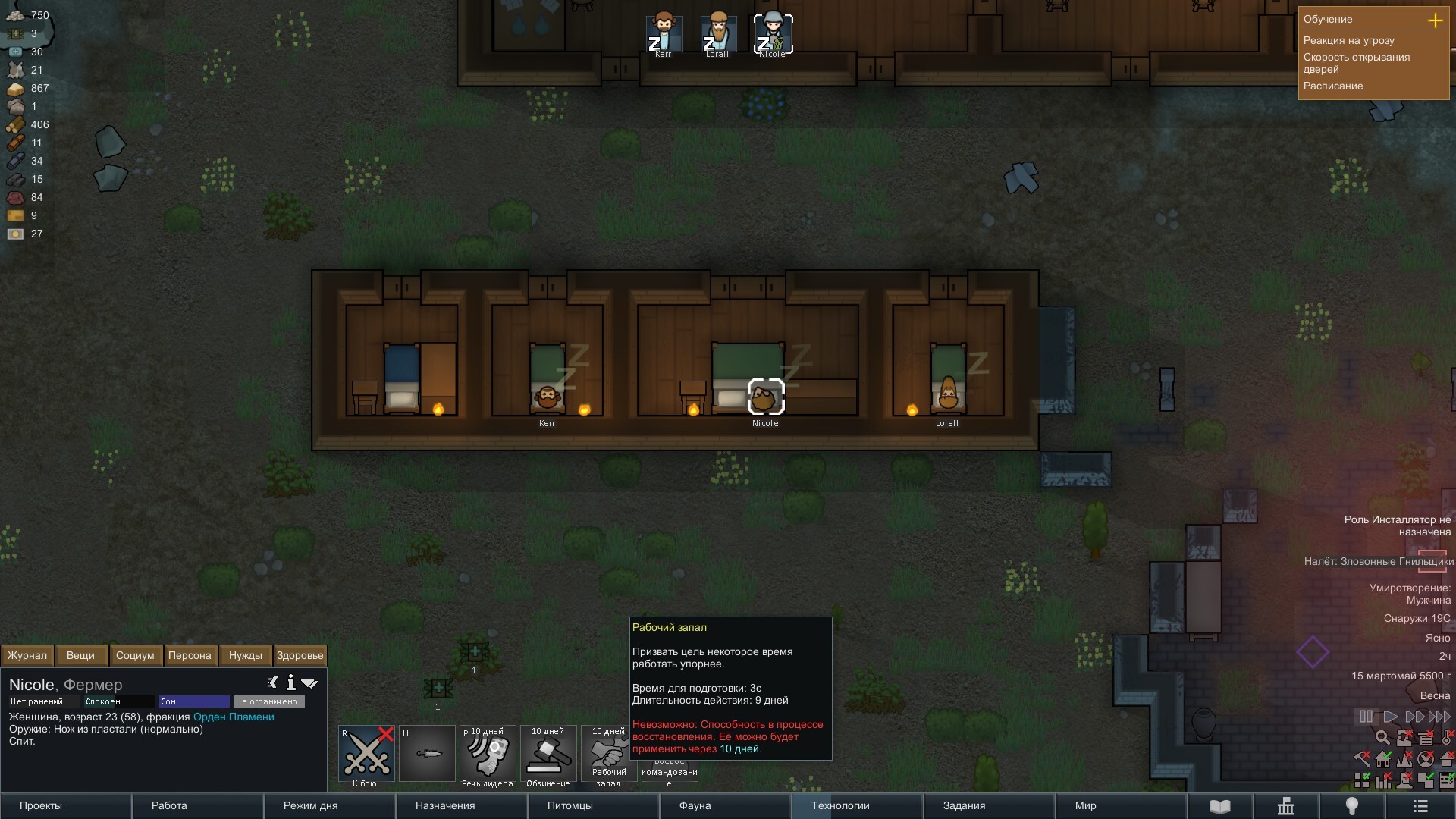Image resolution: width=1456 pixels, height=819 pixels.
Task: Set normal speed with the single play arrow
Action: click(1390, 716)
